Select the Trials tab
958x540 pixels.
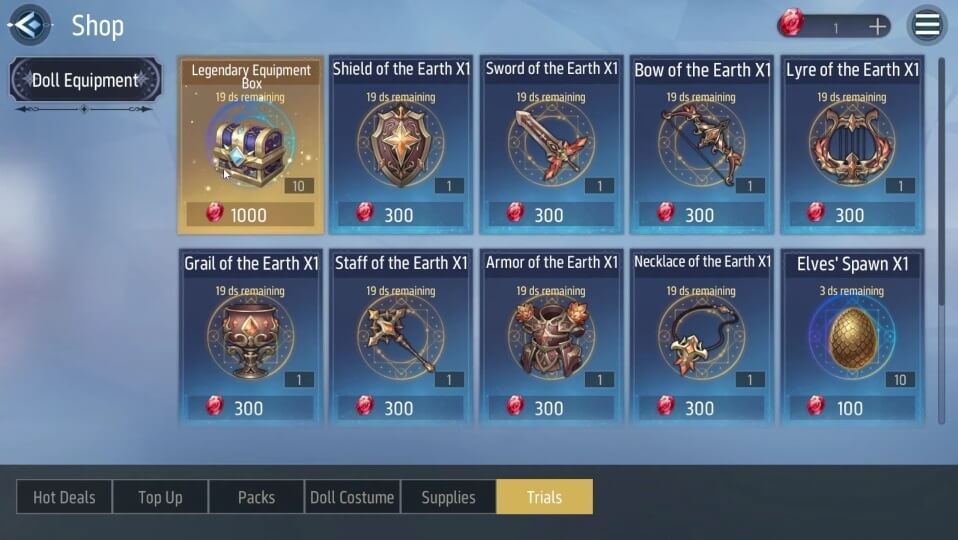tap(544, 497)
